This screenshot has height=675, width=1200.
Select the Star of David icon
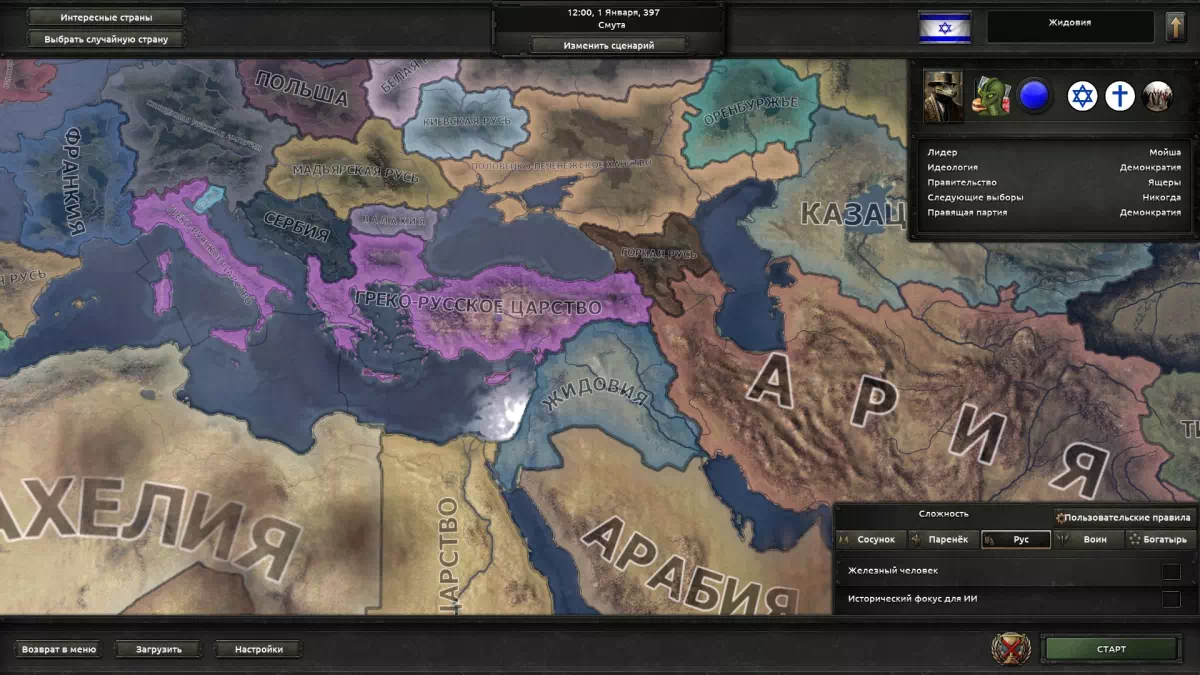[1082, 96]
